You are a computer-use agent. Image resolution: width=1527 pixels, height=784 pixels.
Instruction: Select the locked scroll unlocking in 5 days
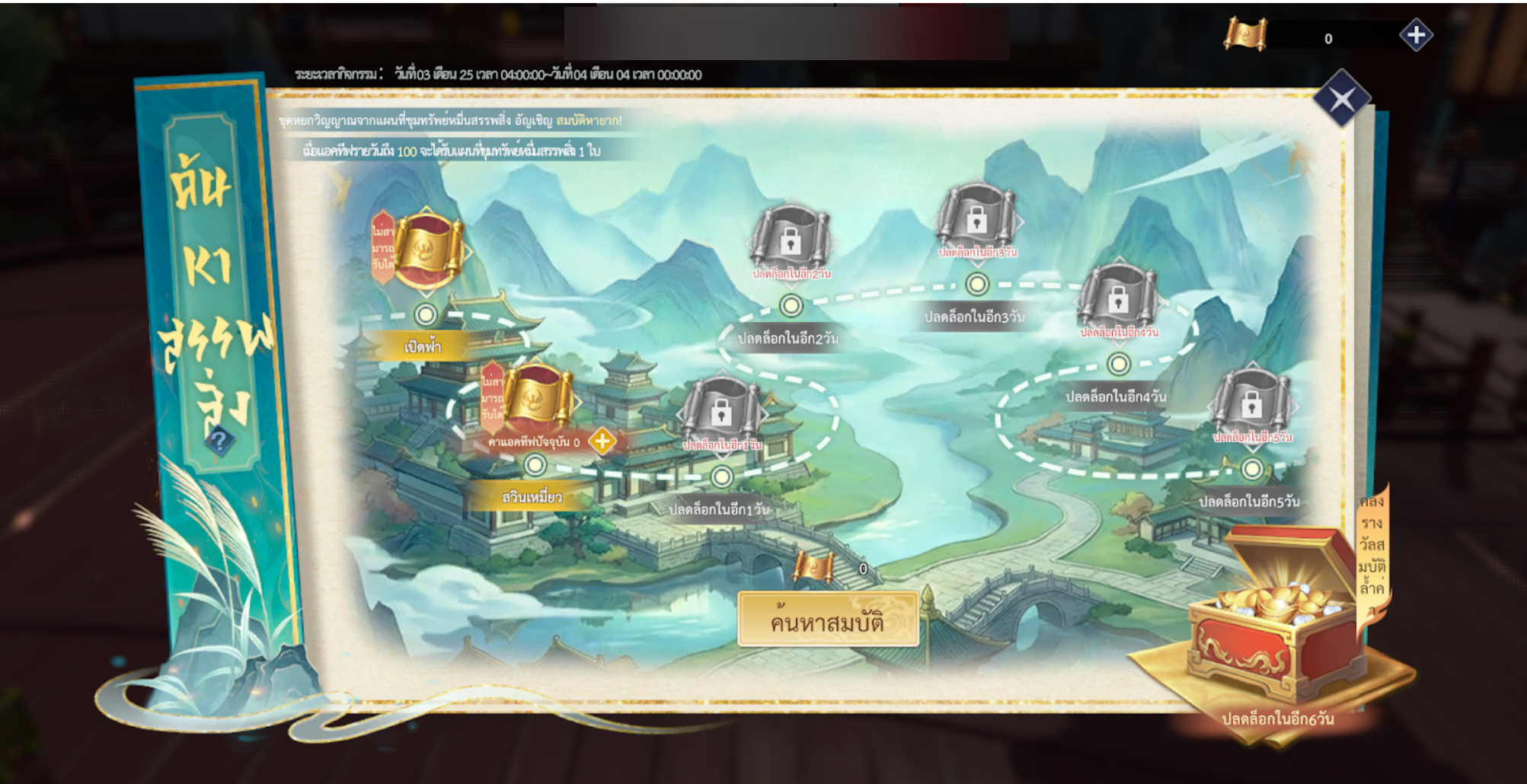pos(1251,403)
